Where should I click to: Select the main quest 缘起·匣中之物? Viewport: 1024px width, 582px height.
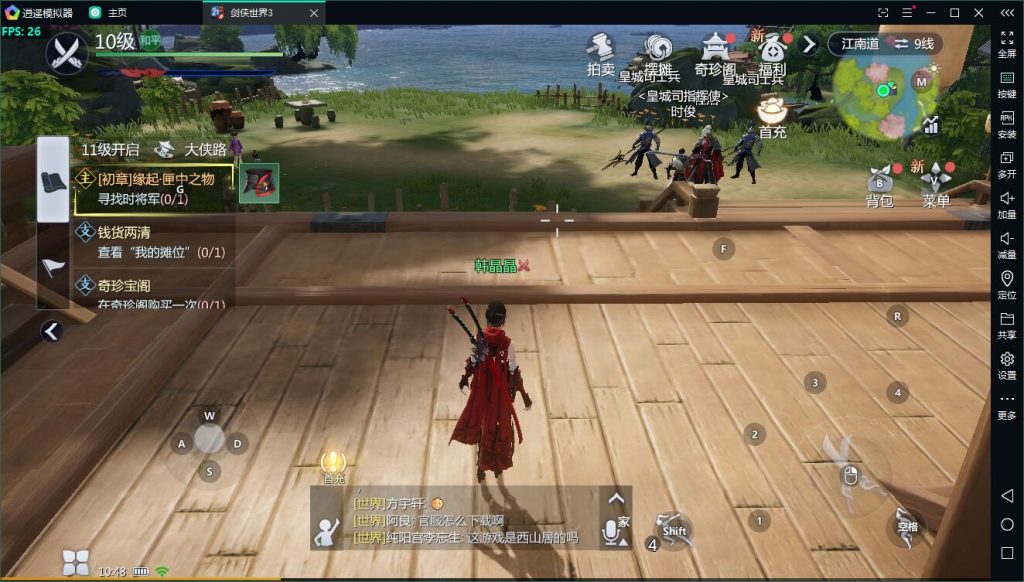click(x=155, y=188)
